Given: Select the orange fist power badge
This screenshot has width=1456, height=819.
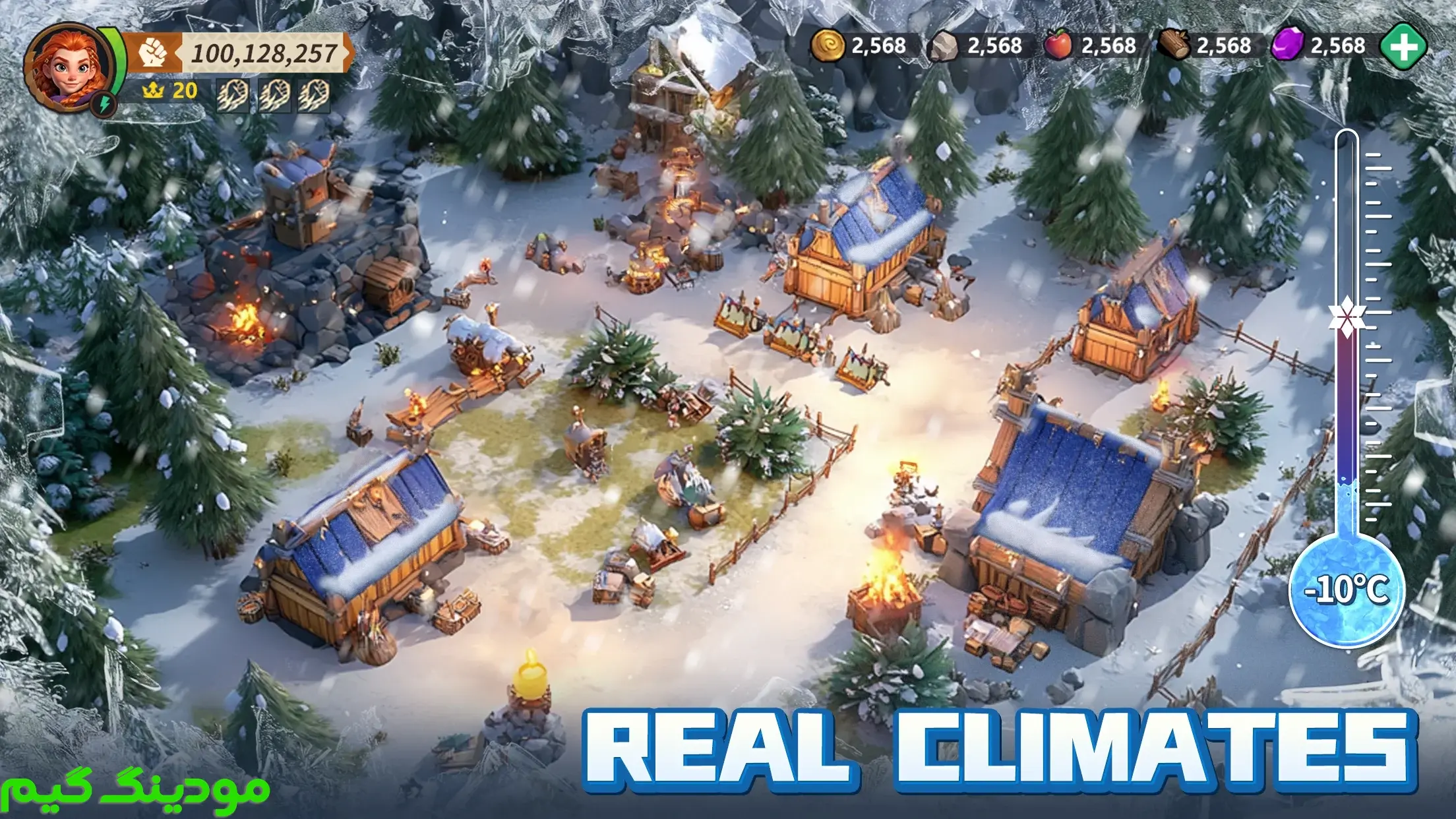Looking at the screenshot, I should (x=153, y=53).
